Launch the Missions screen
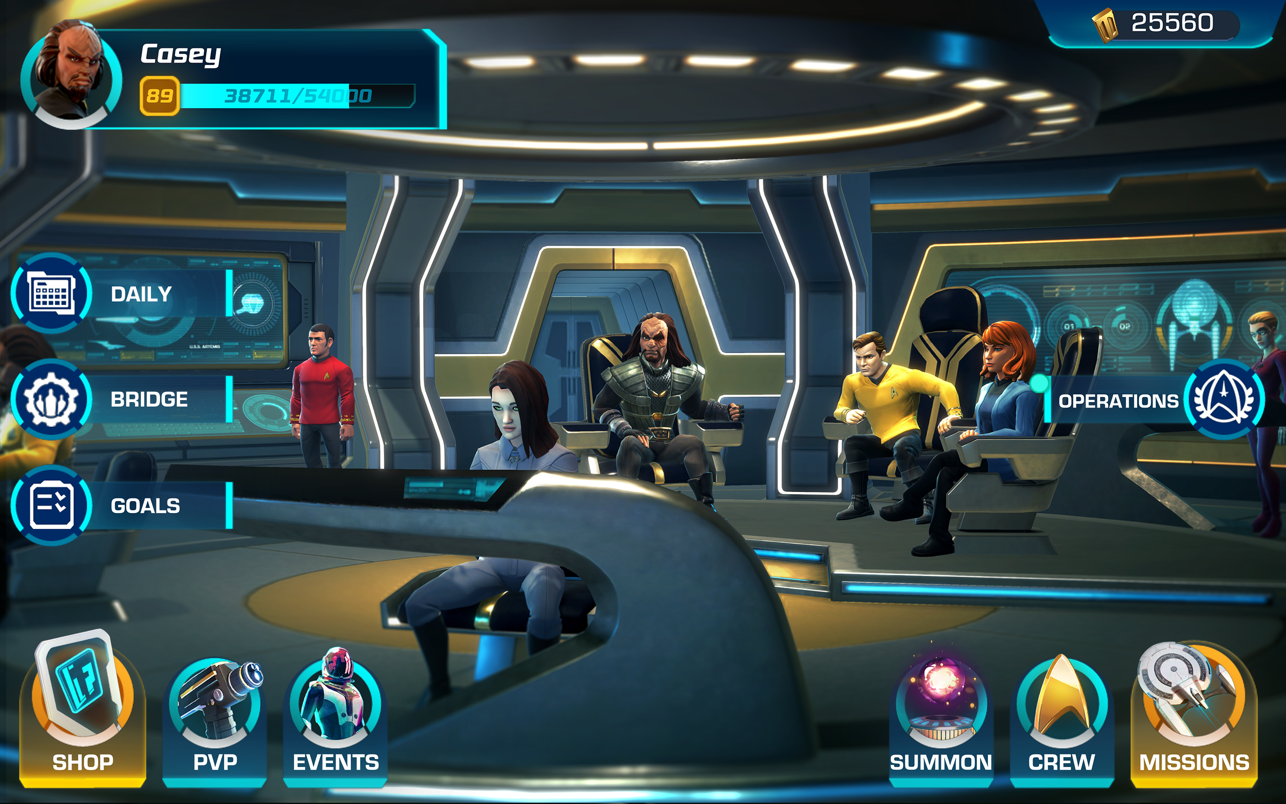1286x804 pixels. pos(1194,712)
